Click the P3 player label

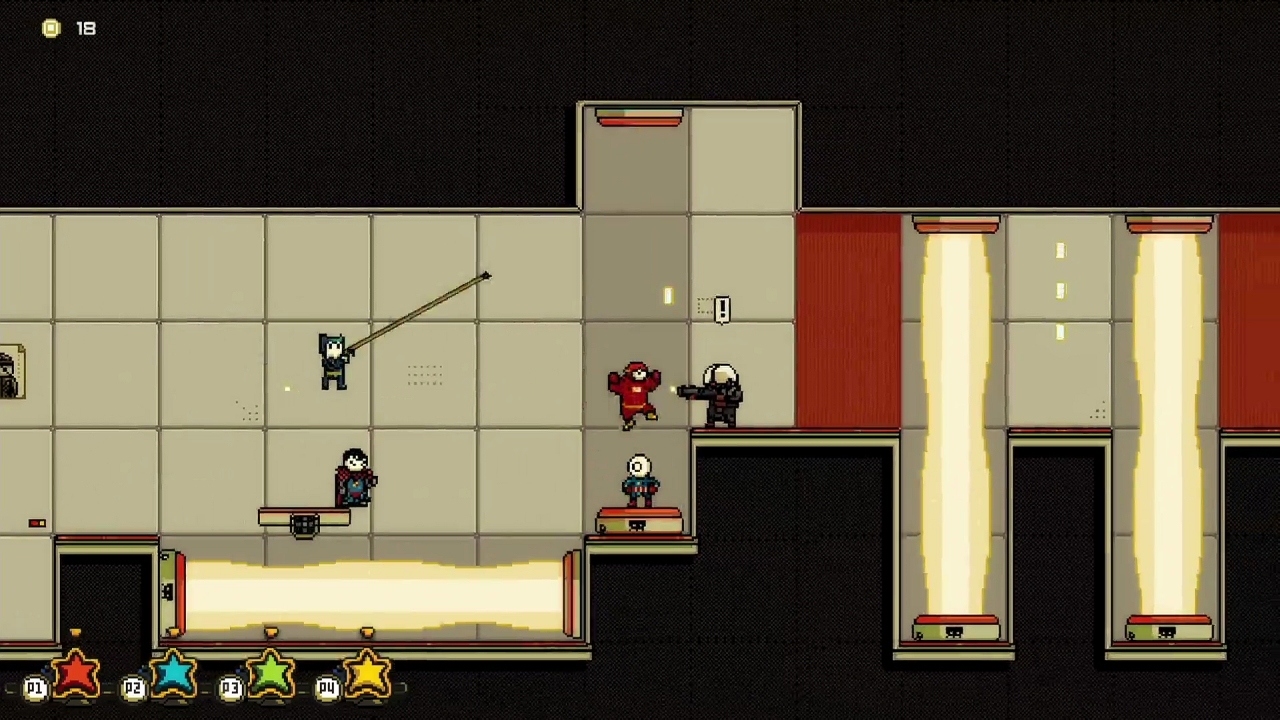(230, 687)
